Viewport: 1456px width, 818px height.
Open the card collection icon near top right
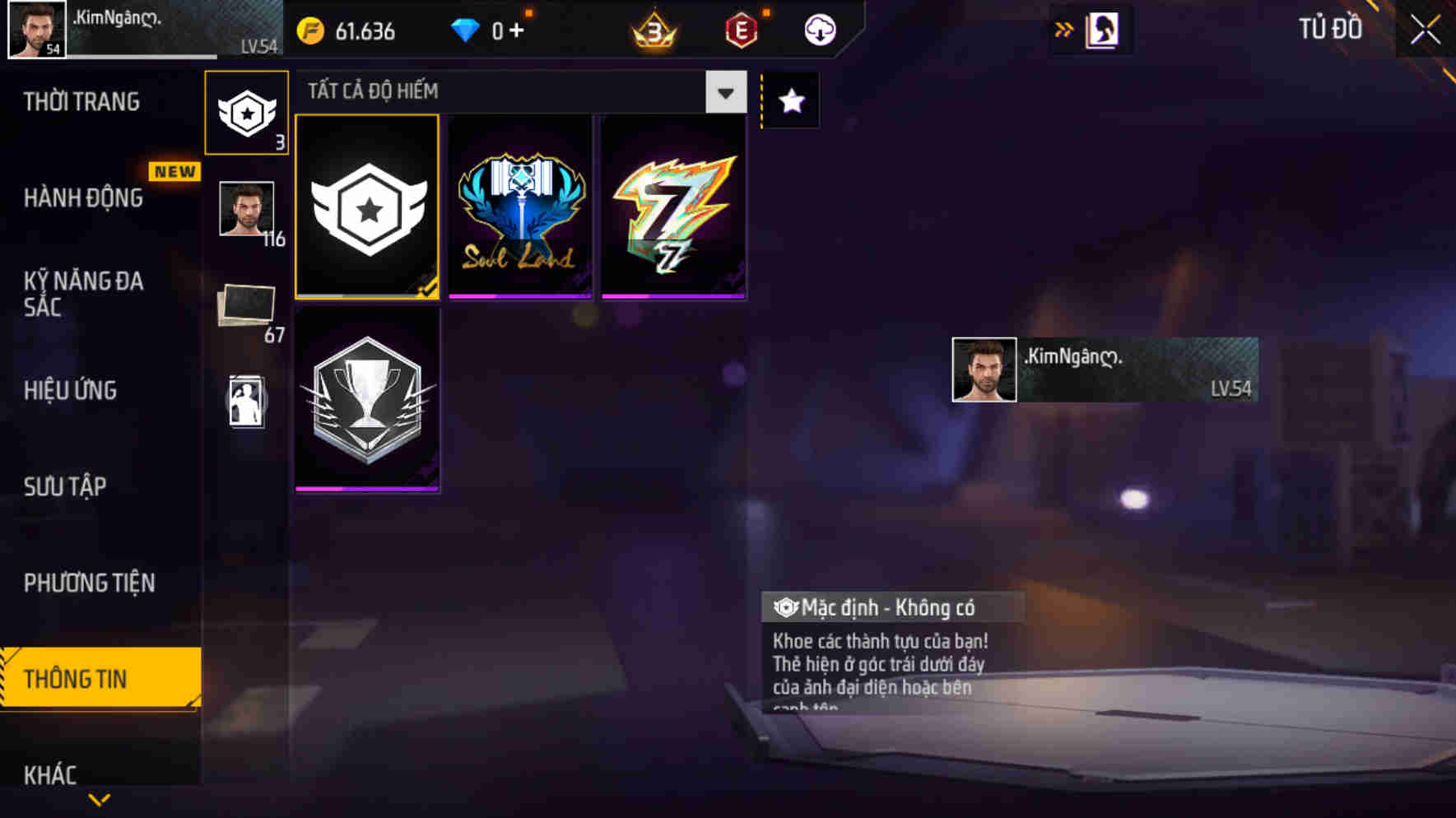pos(1093,30)
